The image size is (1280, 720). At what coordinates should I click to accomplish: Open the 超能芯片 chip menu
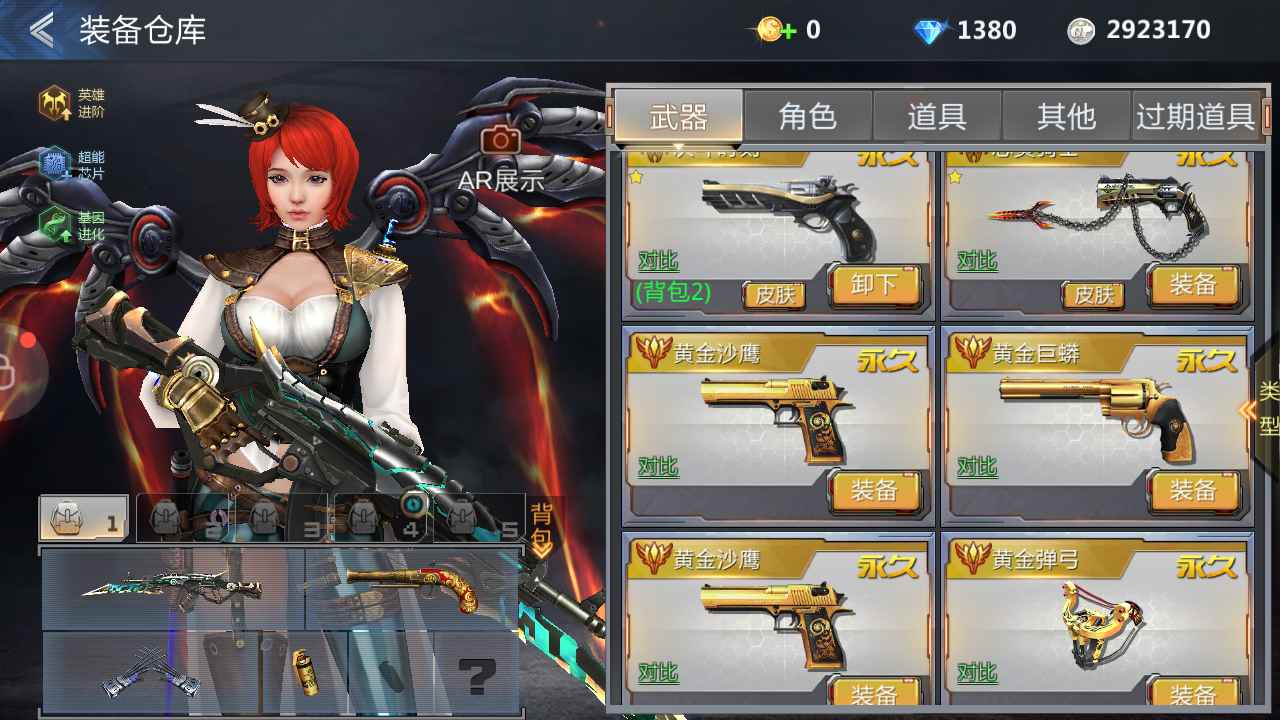[71, 165]
